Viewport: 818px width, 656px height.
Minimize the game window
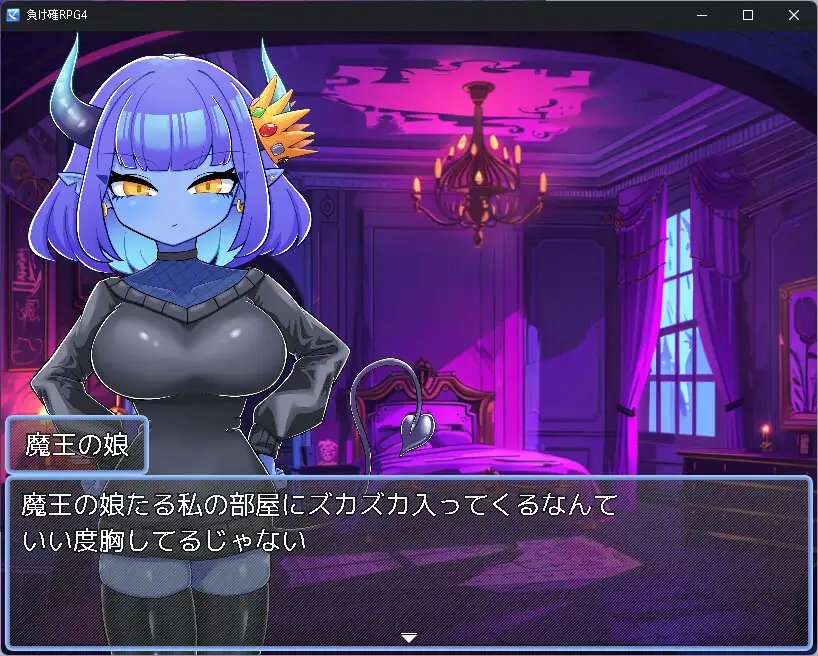[x=702, y=15]
